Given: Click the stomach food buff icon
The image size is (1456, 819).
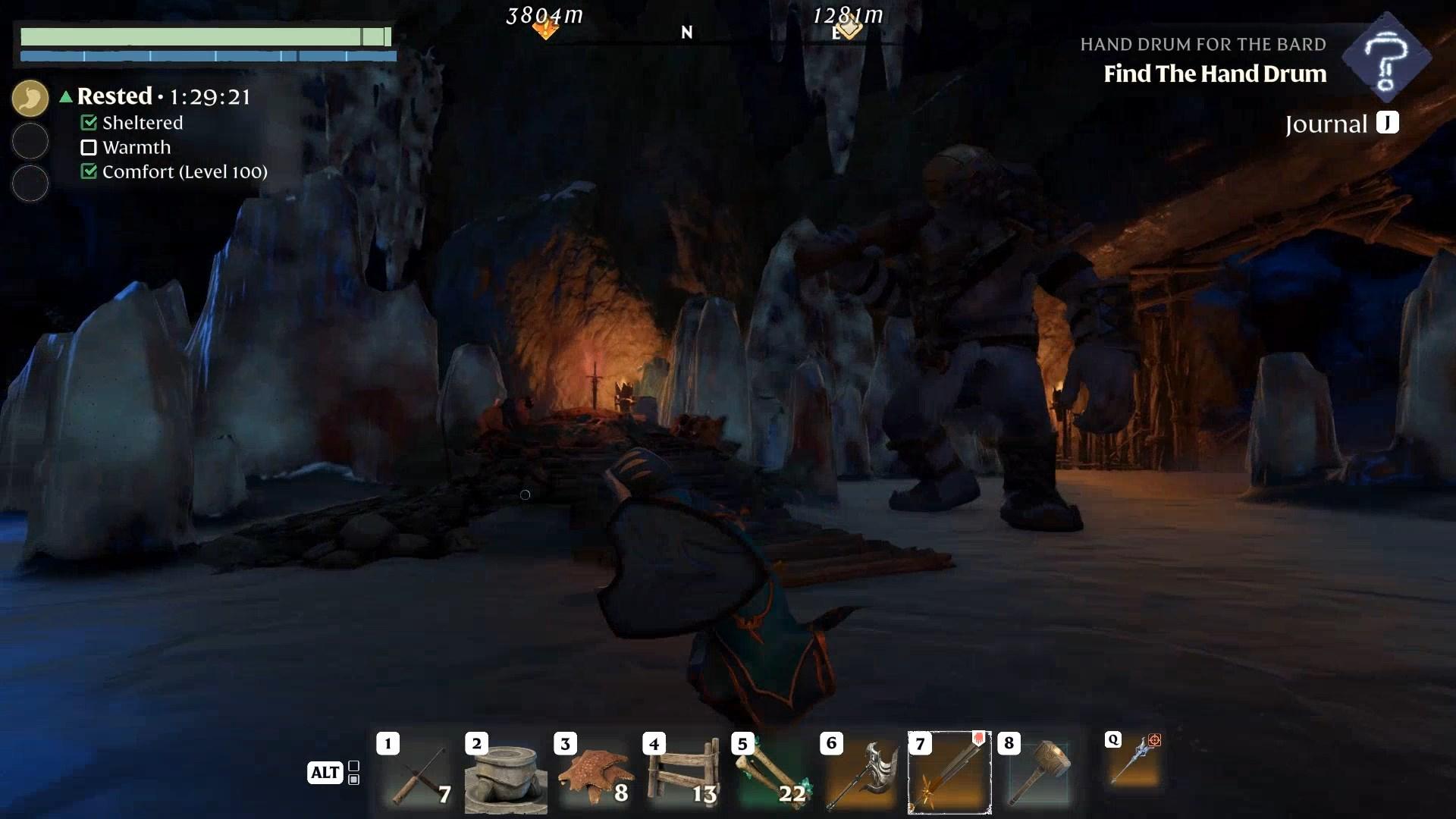Looking at the screenshot, I should (x=30, y=98).
